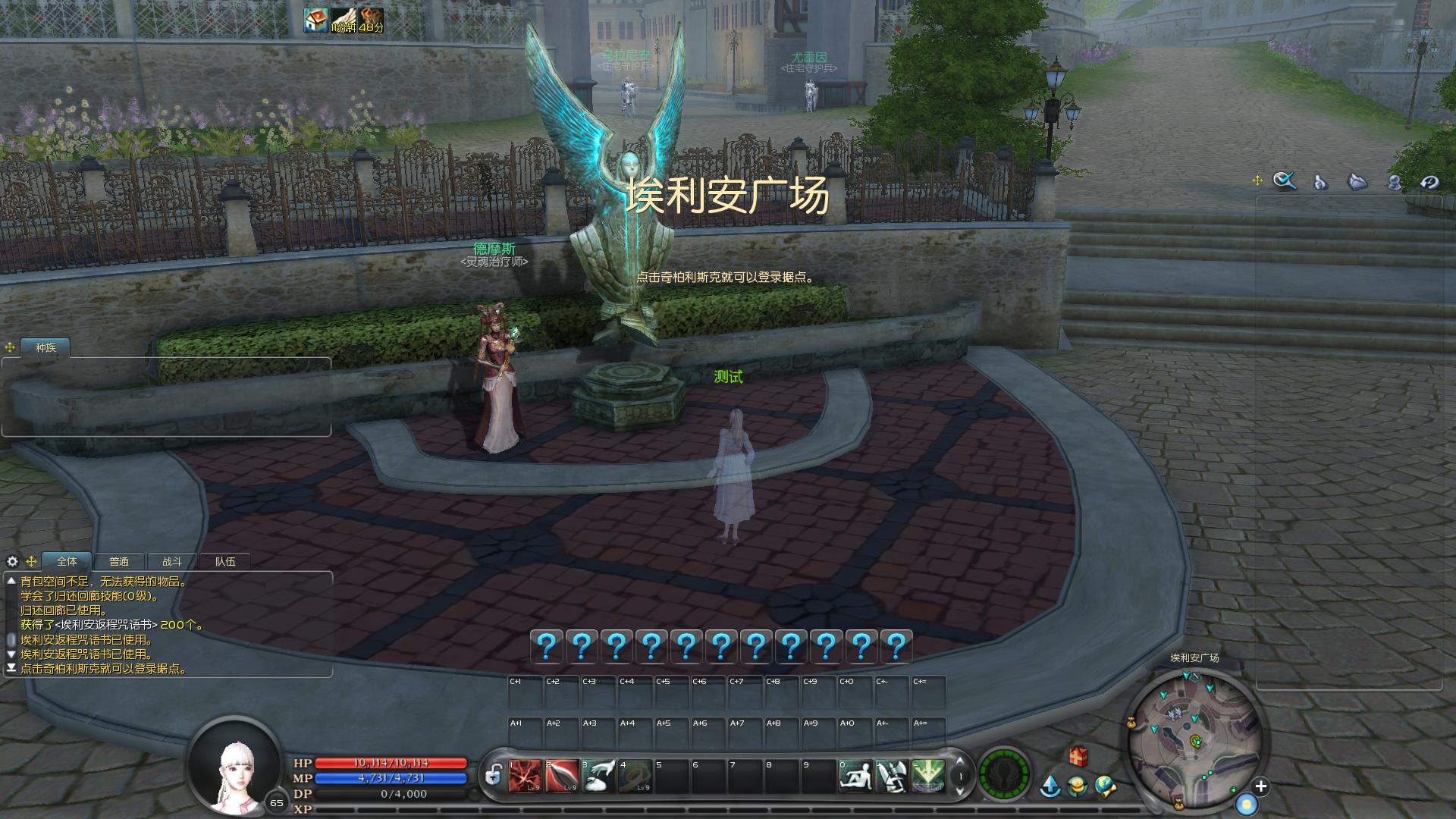Viewport: 1456px width, 819px height.
Task: Open the 队伍 chat tab
Action: 225,562
